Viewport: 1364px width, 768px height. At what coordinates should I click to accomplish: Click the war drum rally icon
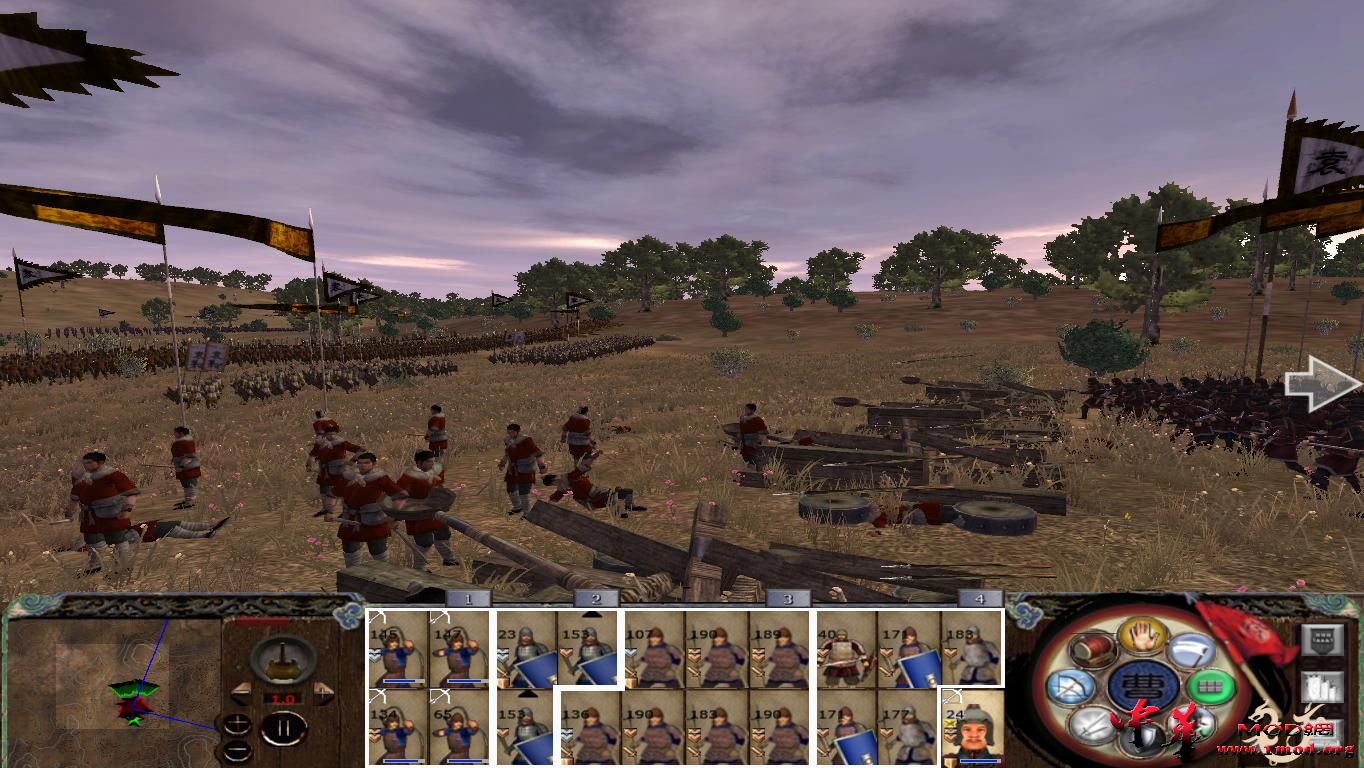pos(1092,650)
